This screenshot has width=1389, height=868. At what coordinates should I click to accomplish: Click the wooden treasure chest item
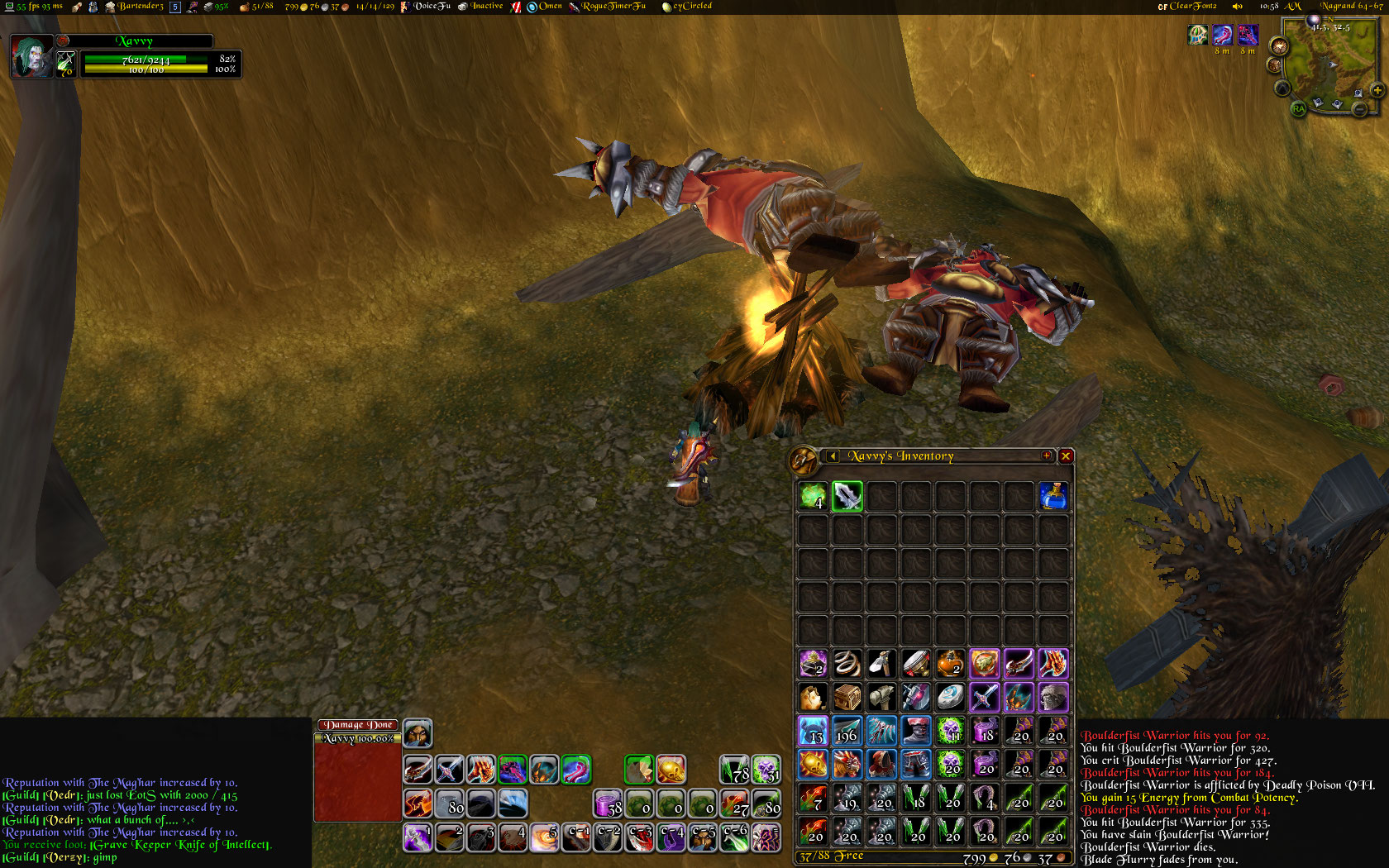tap(847, 697)
